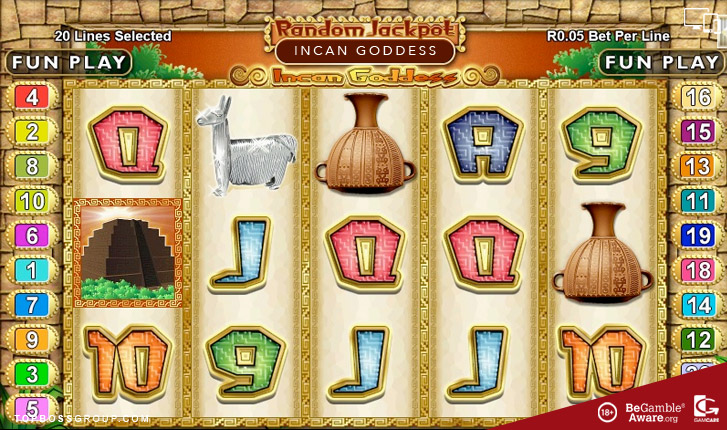Select the purple payline 6 marker
This screenshot has width=727, height=430.
[31, 235]
